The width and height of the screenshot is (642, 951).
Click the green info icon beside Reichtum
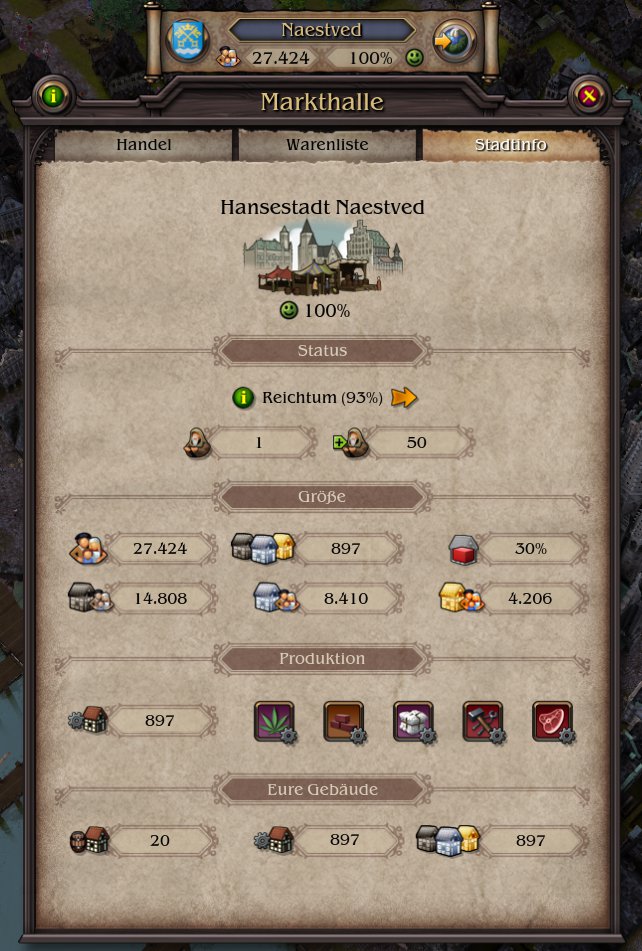[243, 398]
